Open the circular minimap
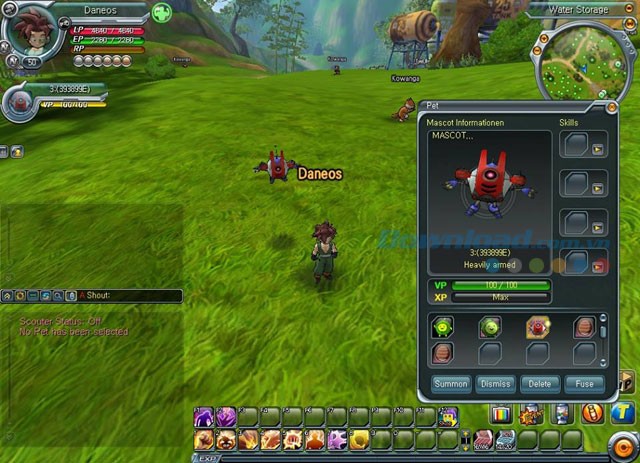The width and height of the screenshot is (640, 463). click(x=583, y=58)
